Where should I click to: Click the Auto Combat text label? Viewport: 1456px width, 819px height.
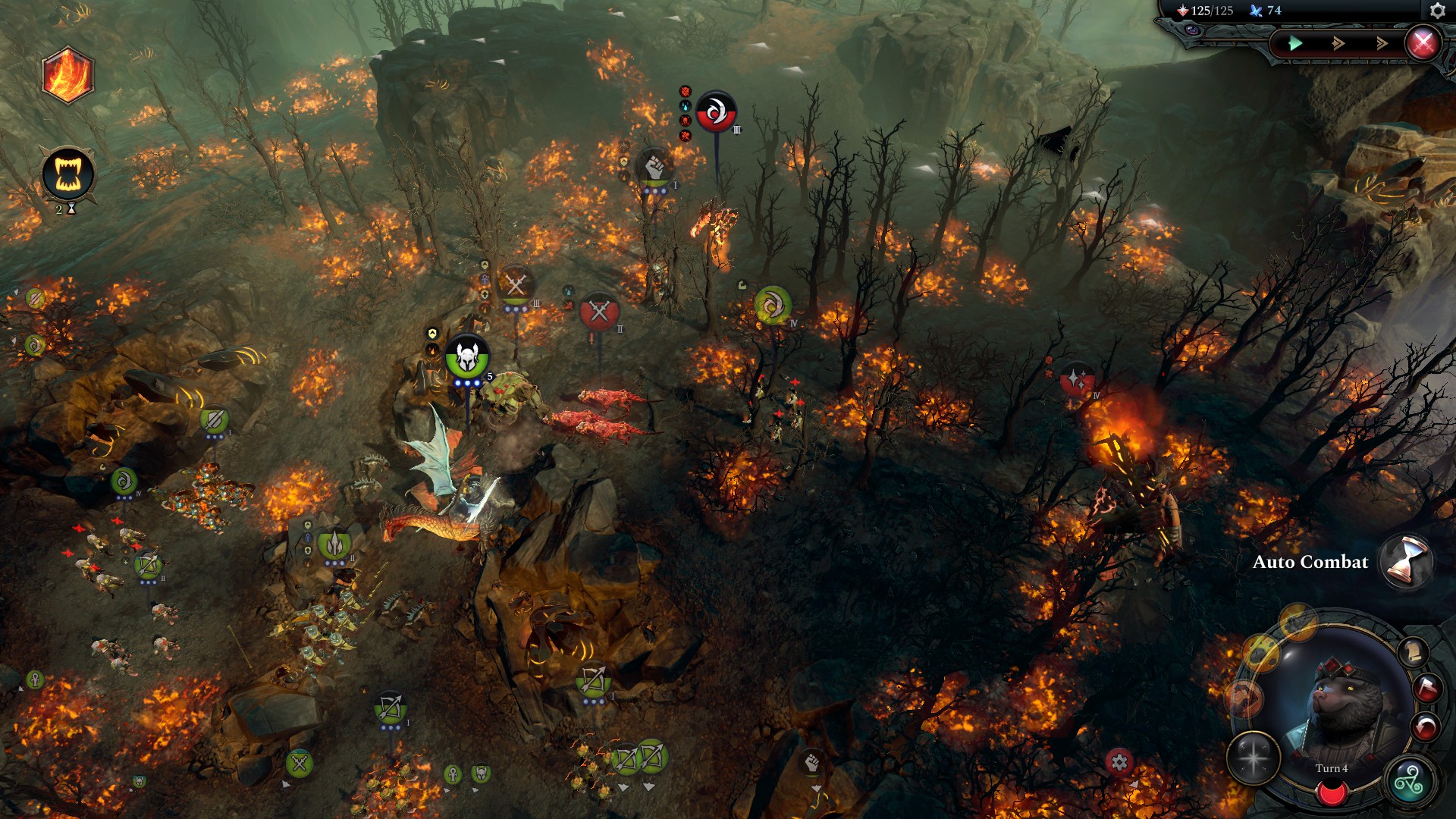1311,563
